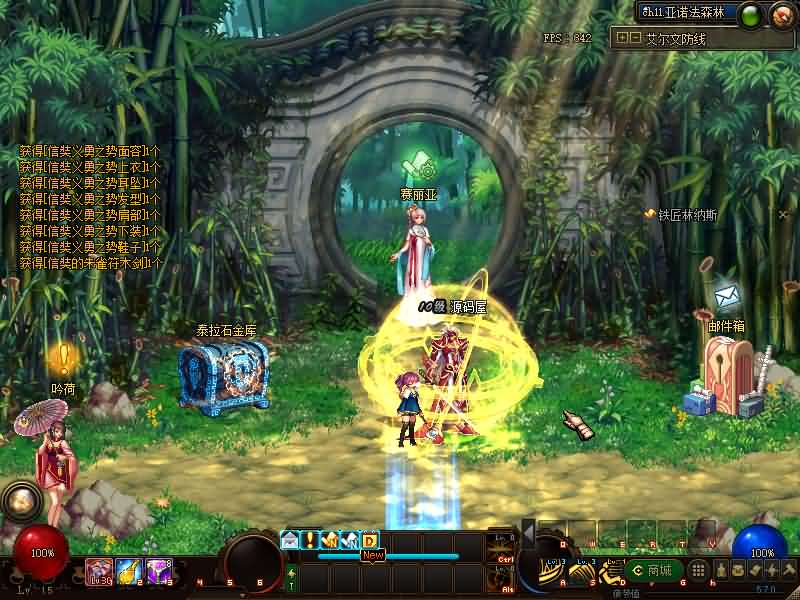The width and height of the screenshot is (800, 600).
Task: Open the envelope mail notification icon
Action: 290,539
